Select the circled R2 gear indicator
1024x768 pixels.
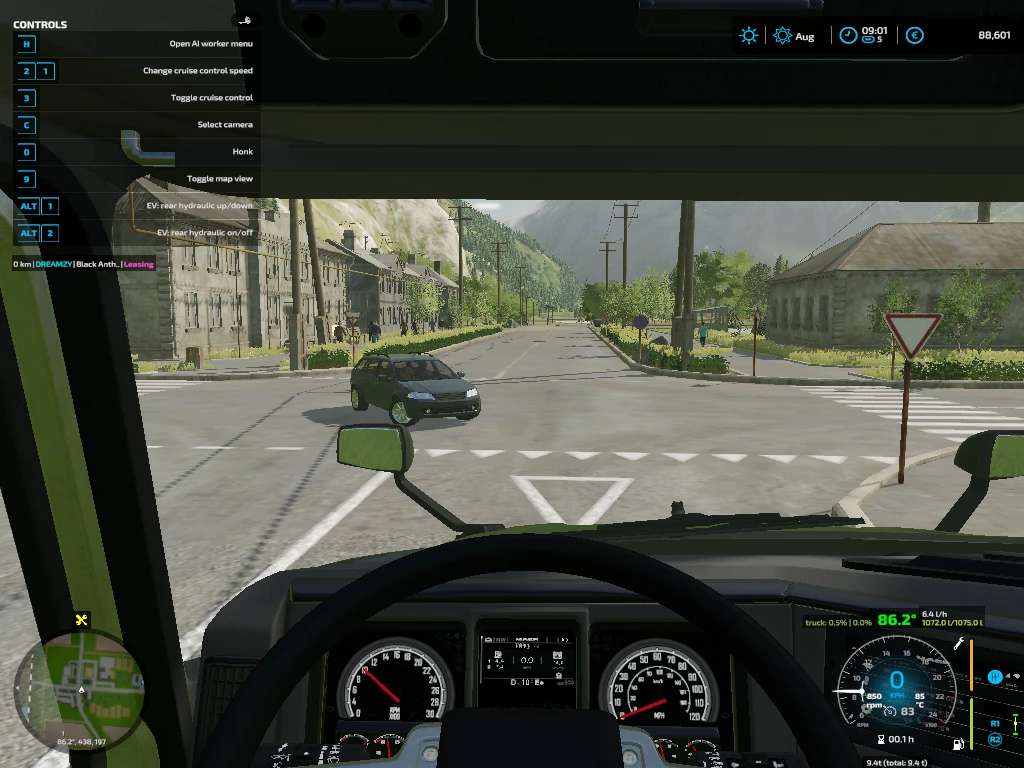[x=995, y=739]
